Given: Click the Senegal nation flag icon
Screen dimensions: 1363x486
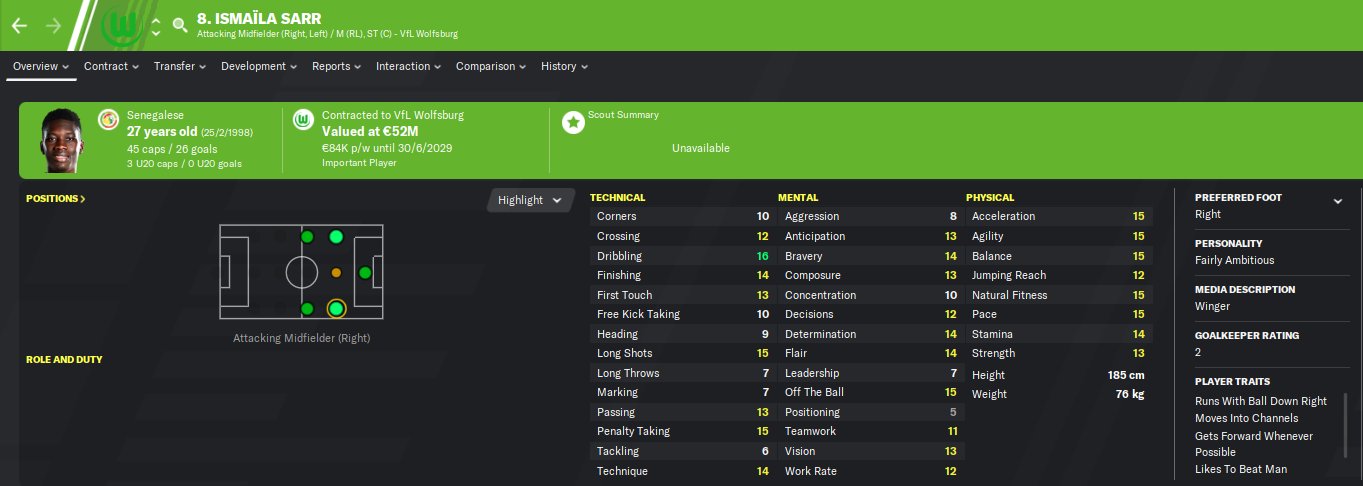Looking at the screenshot, I should pos(108,120).
